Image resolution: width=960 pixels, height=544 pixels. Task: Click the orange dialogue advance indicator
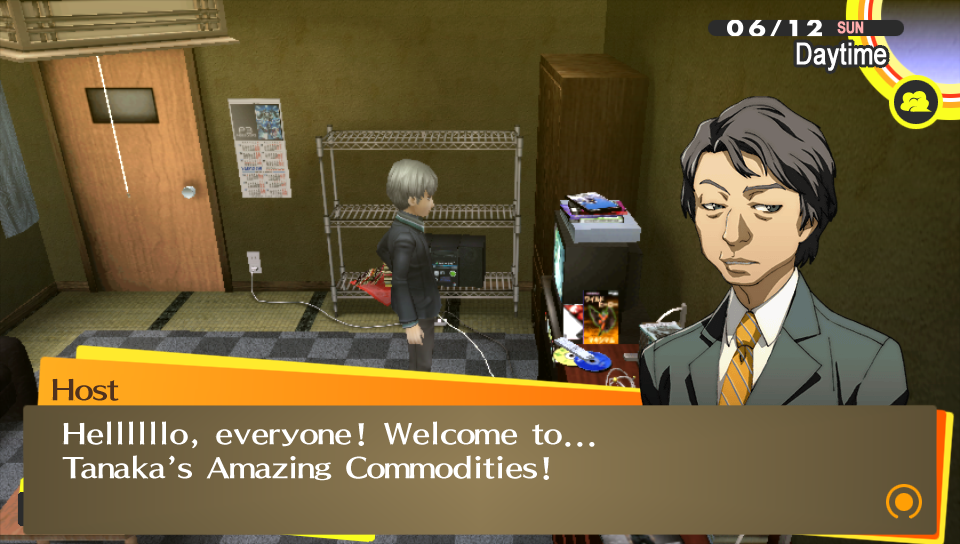tap(903, 501)
